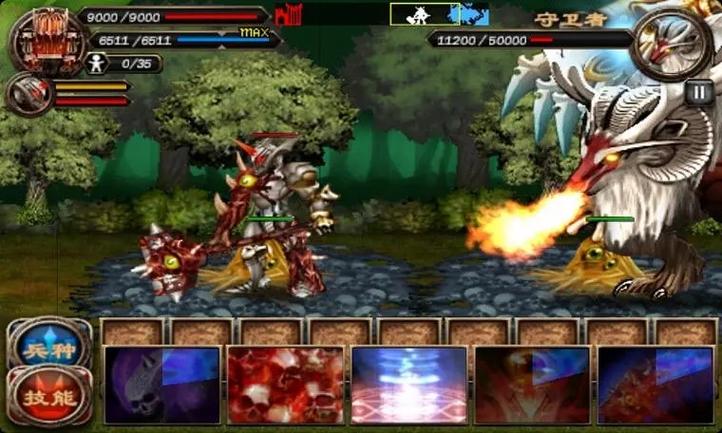
Task: Open the 技能 skills menu
Action: coord(49,395)
